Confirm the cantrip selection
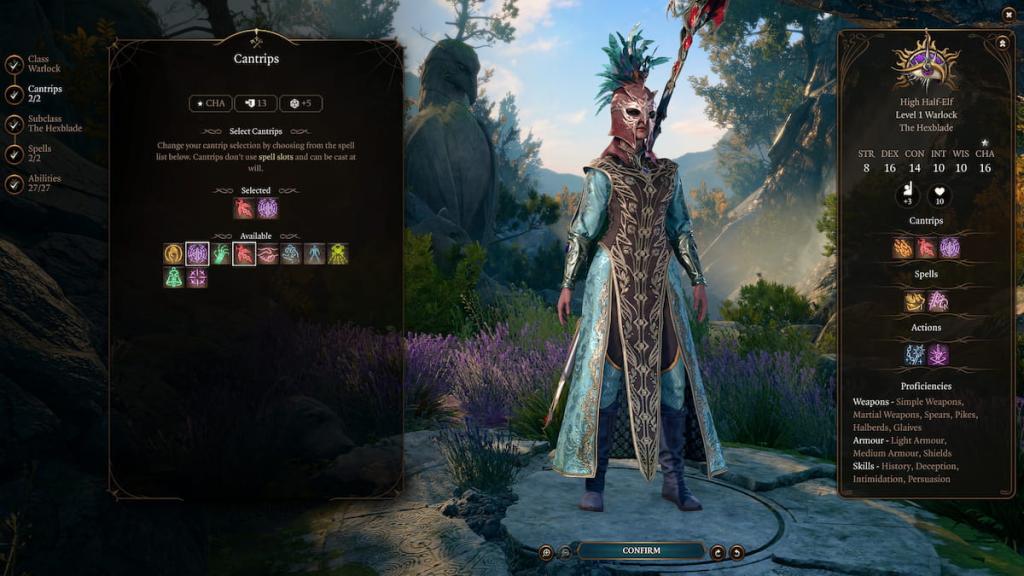The image size is (1024, 576). (x=641, y=550)
